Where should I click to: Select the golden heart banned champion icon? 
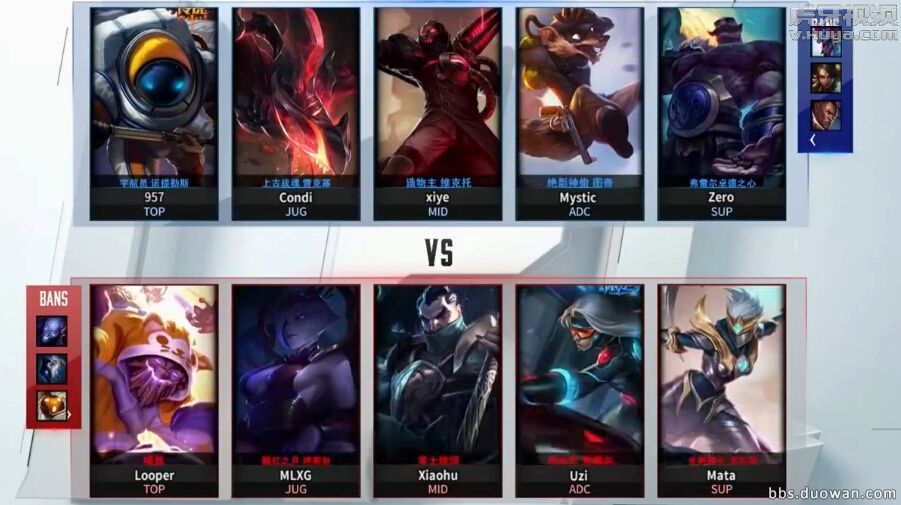coord(52,405)
